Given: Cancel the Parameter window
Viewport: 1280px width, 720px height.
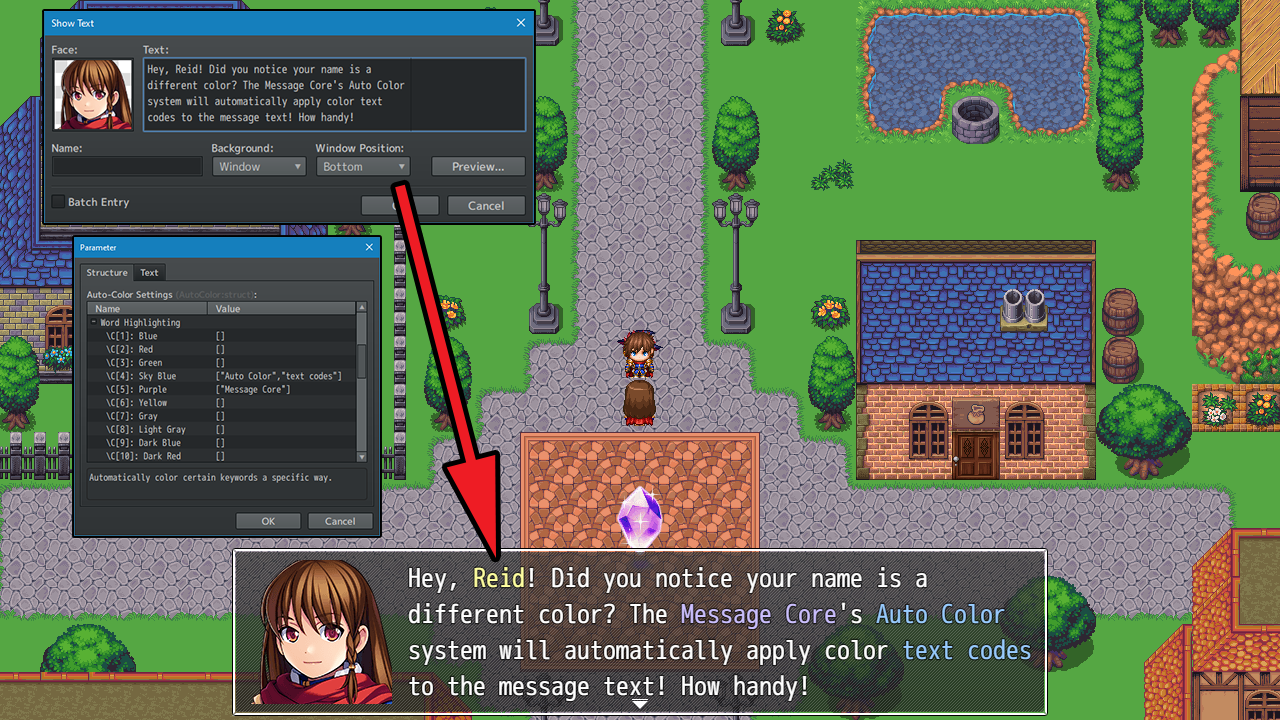Looking at the screenshot, I should pos(340,521).
